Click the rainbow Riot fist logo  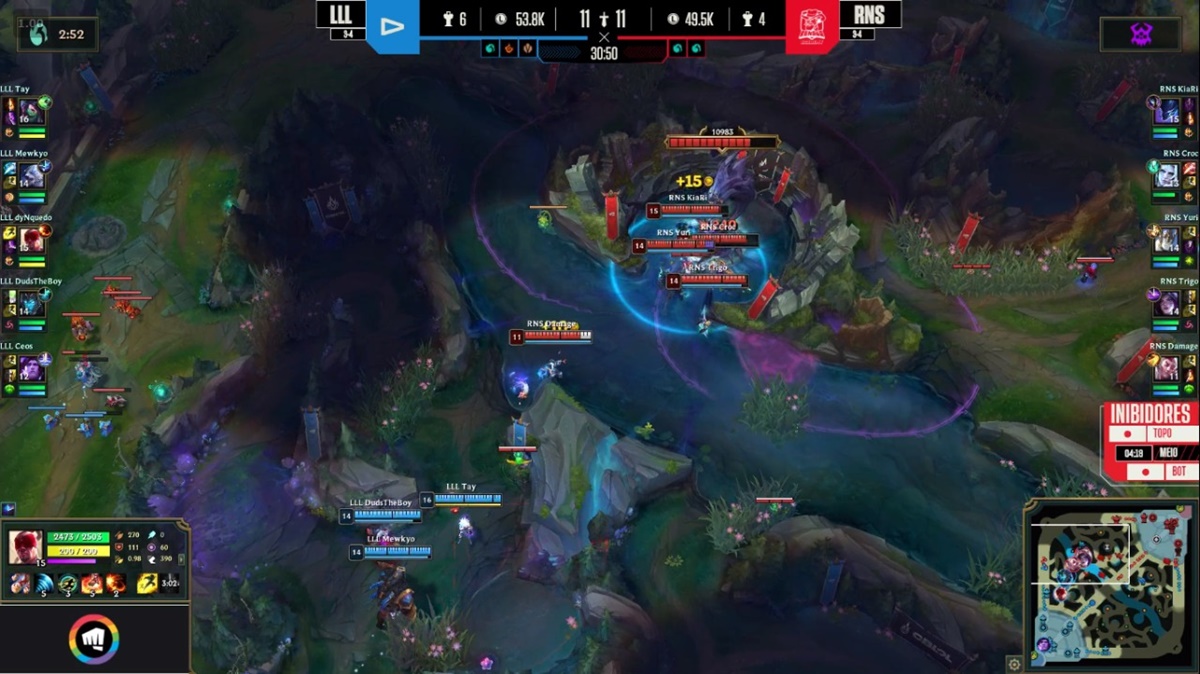94,640
